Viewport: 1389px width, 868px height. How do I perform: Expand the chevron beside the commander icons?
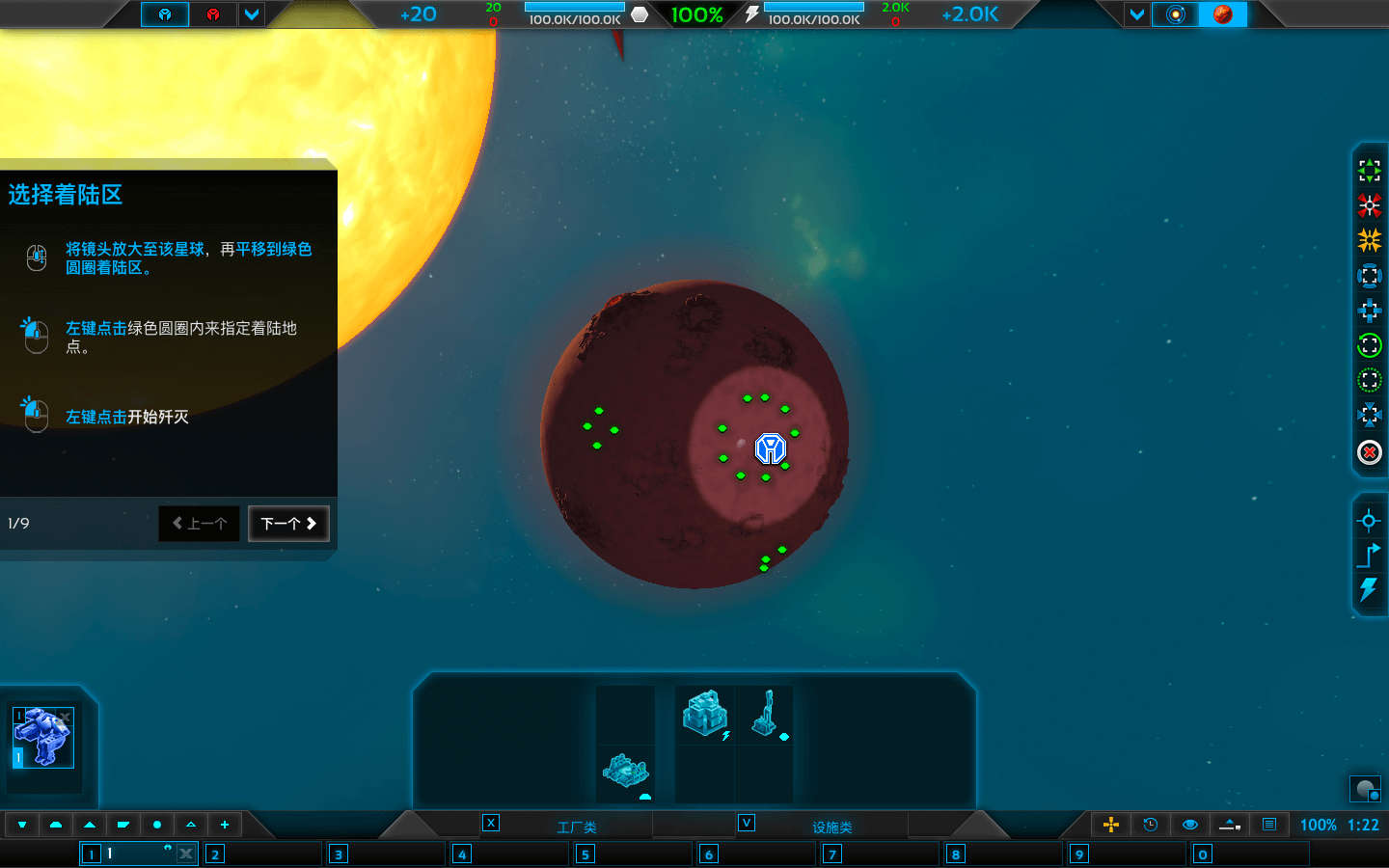(252, 14)
